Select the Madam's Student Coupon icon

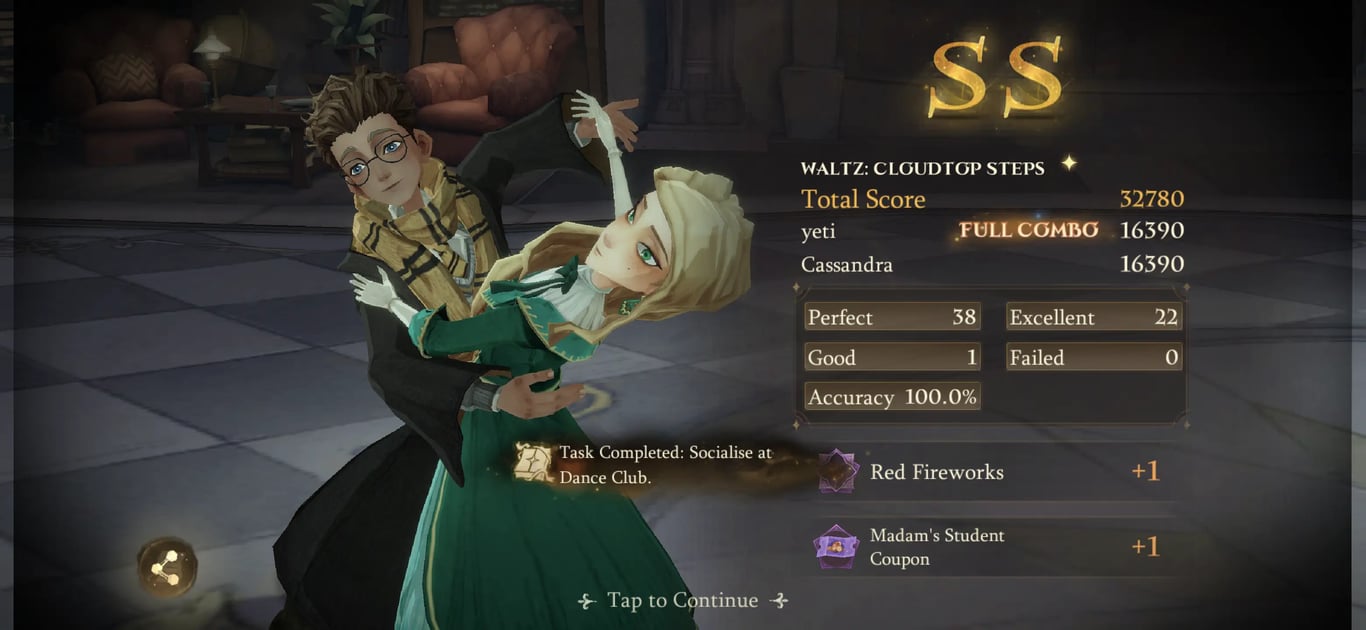pos(837,547)
